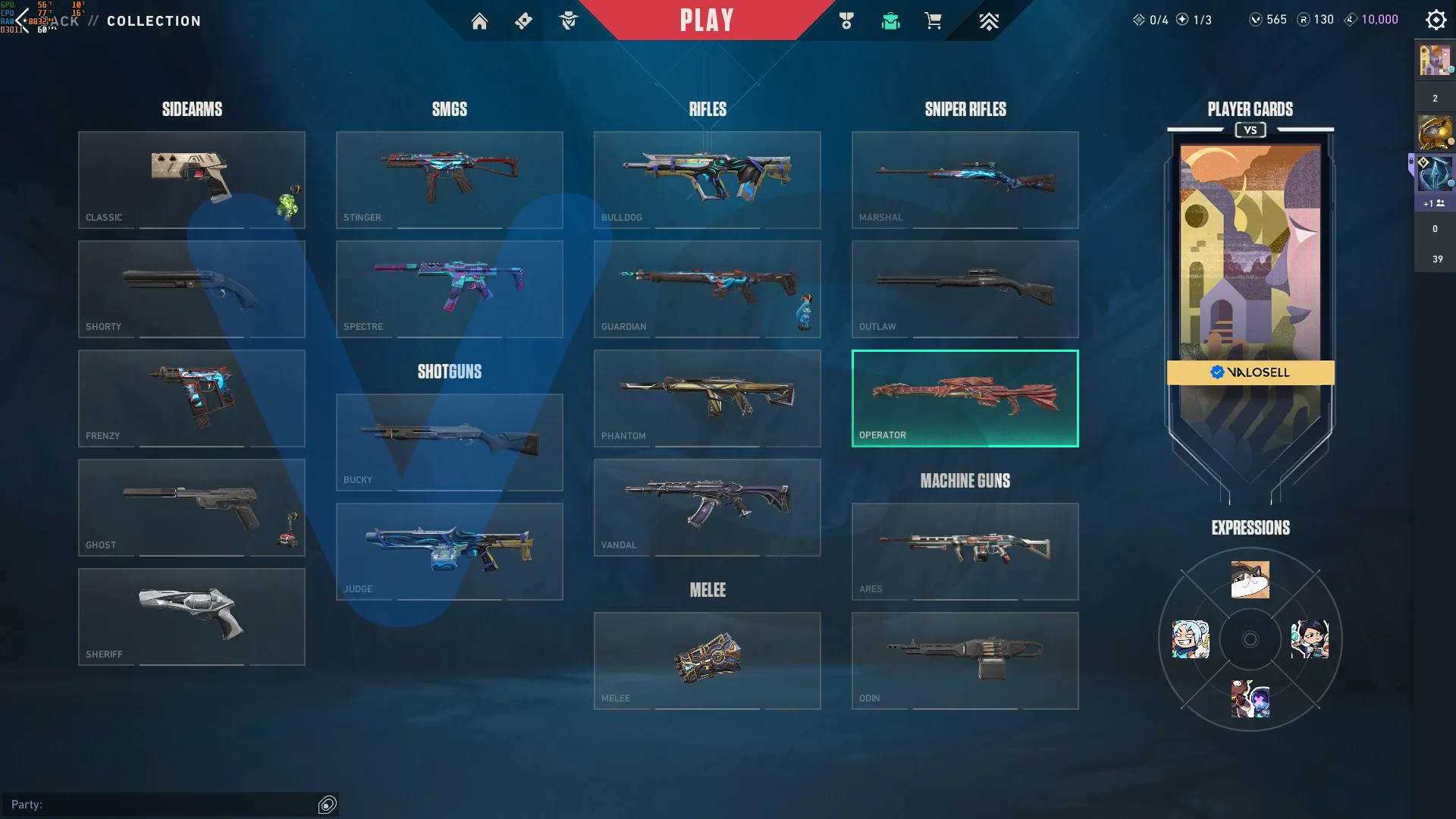Viewport: 1456px width, 819px height.
Task: Start matchmaking with the PLAY button
Action: [x=707, y=20]
